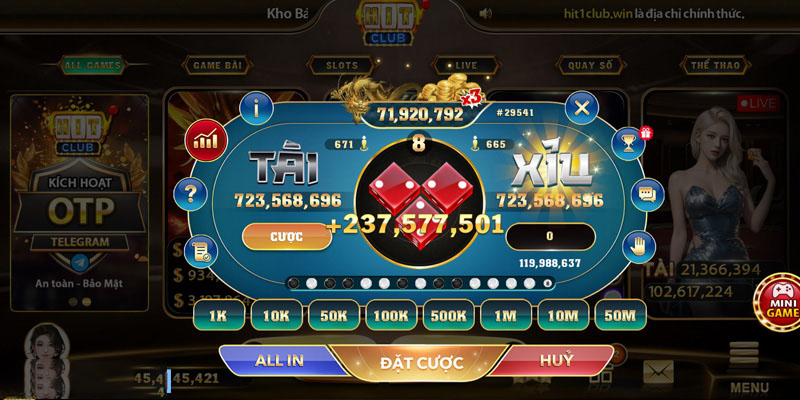Choose the 10K chip

coord(276,315)
